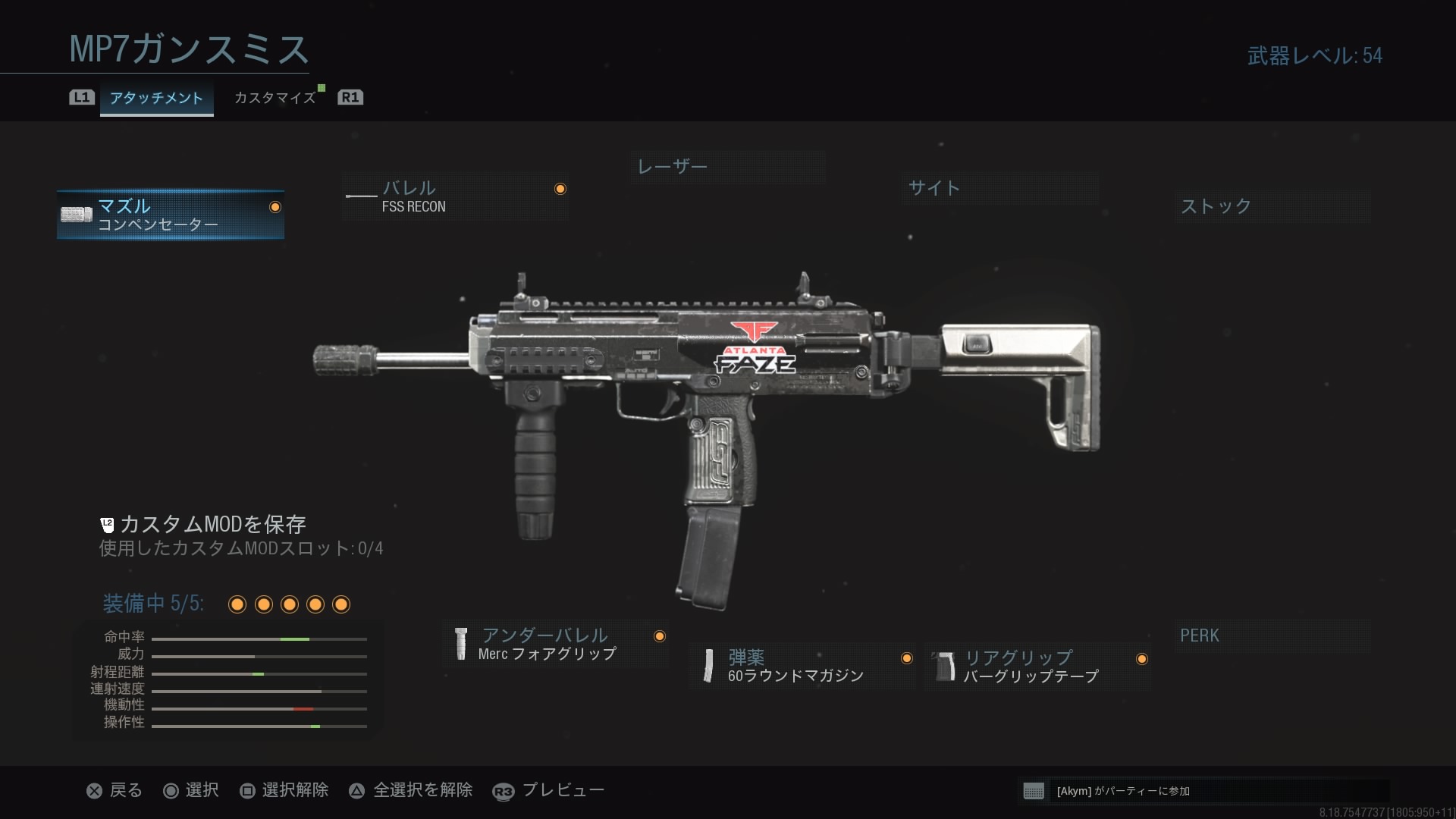
Task: Select the muzzle icon on コンペンセーター slot
Action: coord(77,213)
